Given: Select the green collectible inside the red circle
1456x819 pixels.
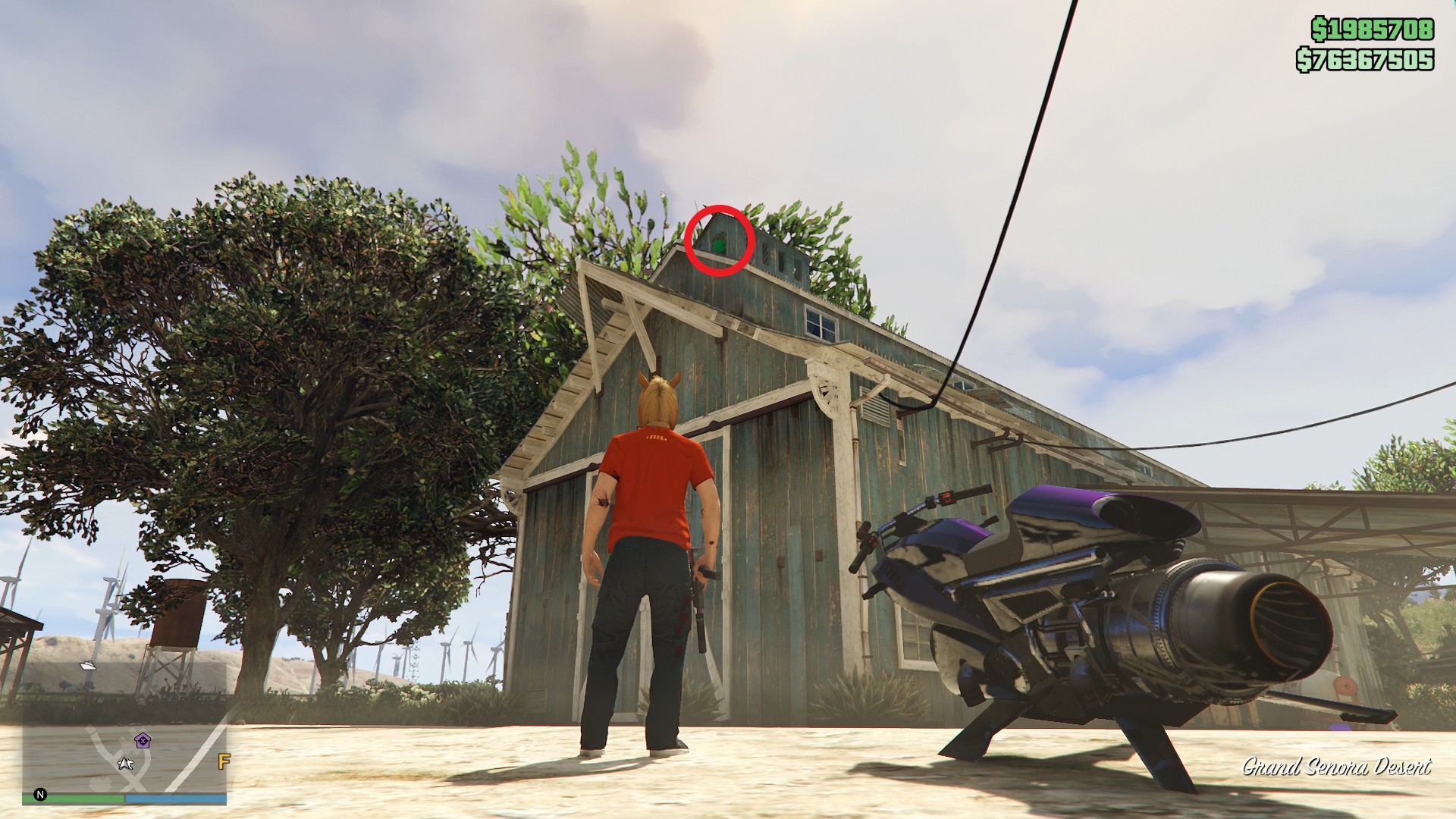Looking at the screenshot, I should (717, 244).
